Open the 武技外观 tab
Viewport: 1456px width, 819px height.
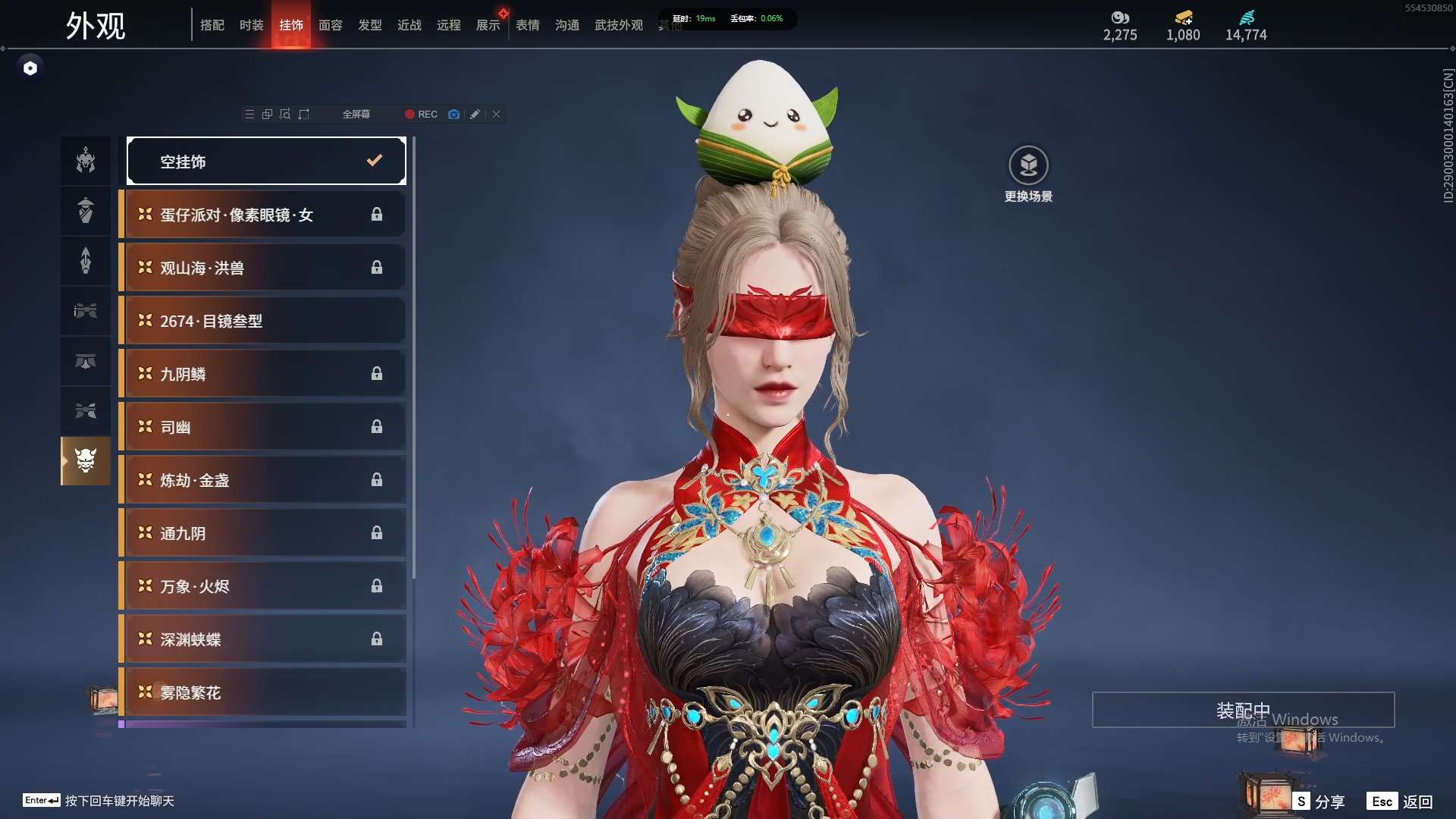[618, 25]
